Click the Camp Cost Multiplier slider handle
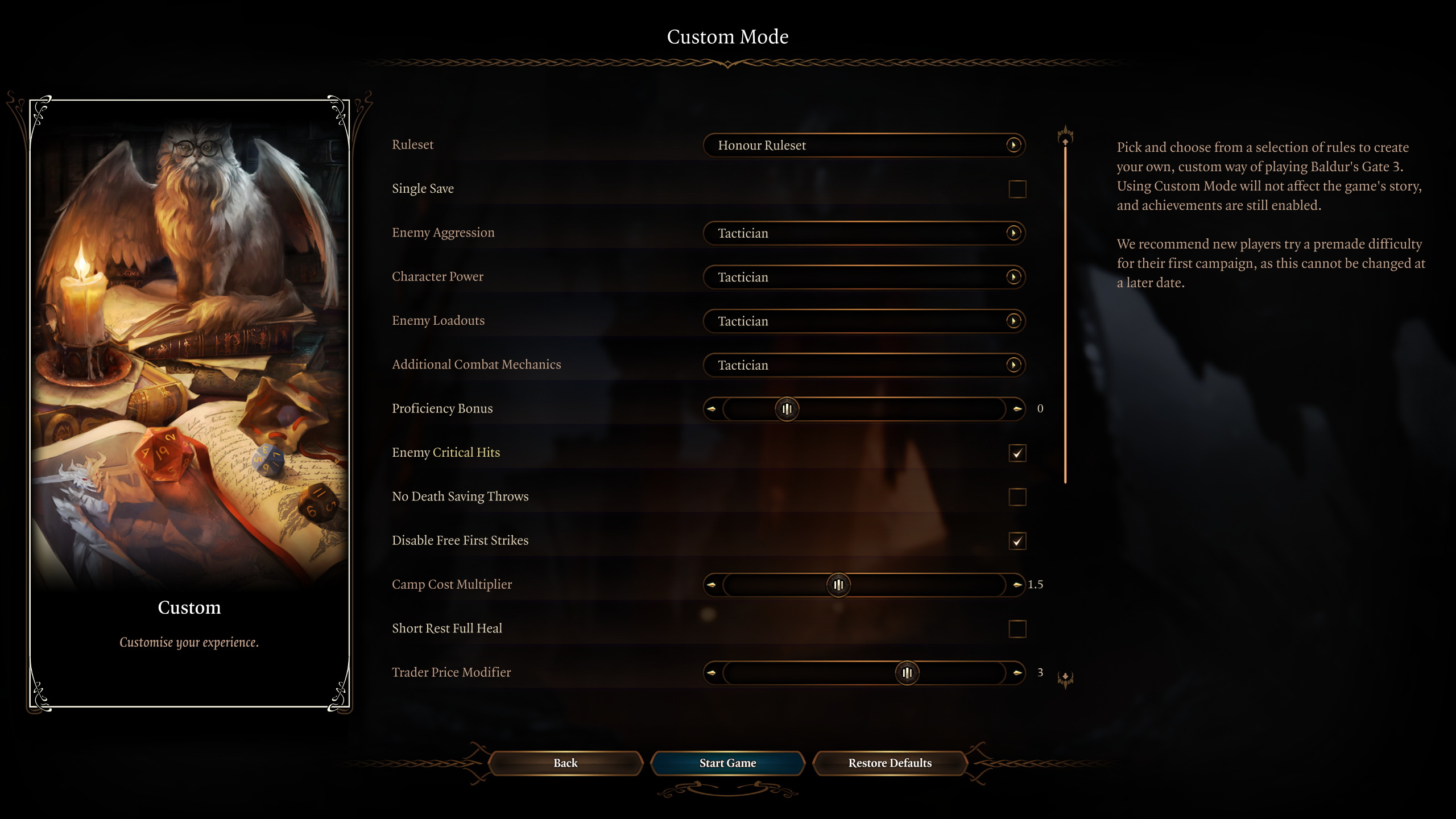The width and height of the screenshot is (1456, 819). (x=838, y=585)
